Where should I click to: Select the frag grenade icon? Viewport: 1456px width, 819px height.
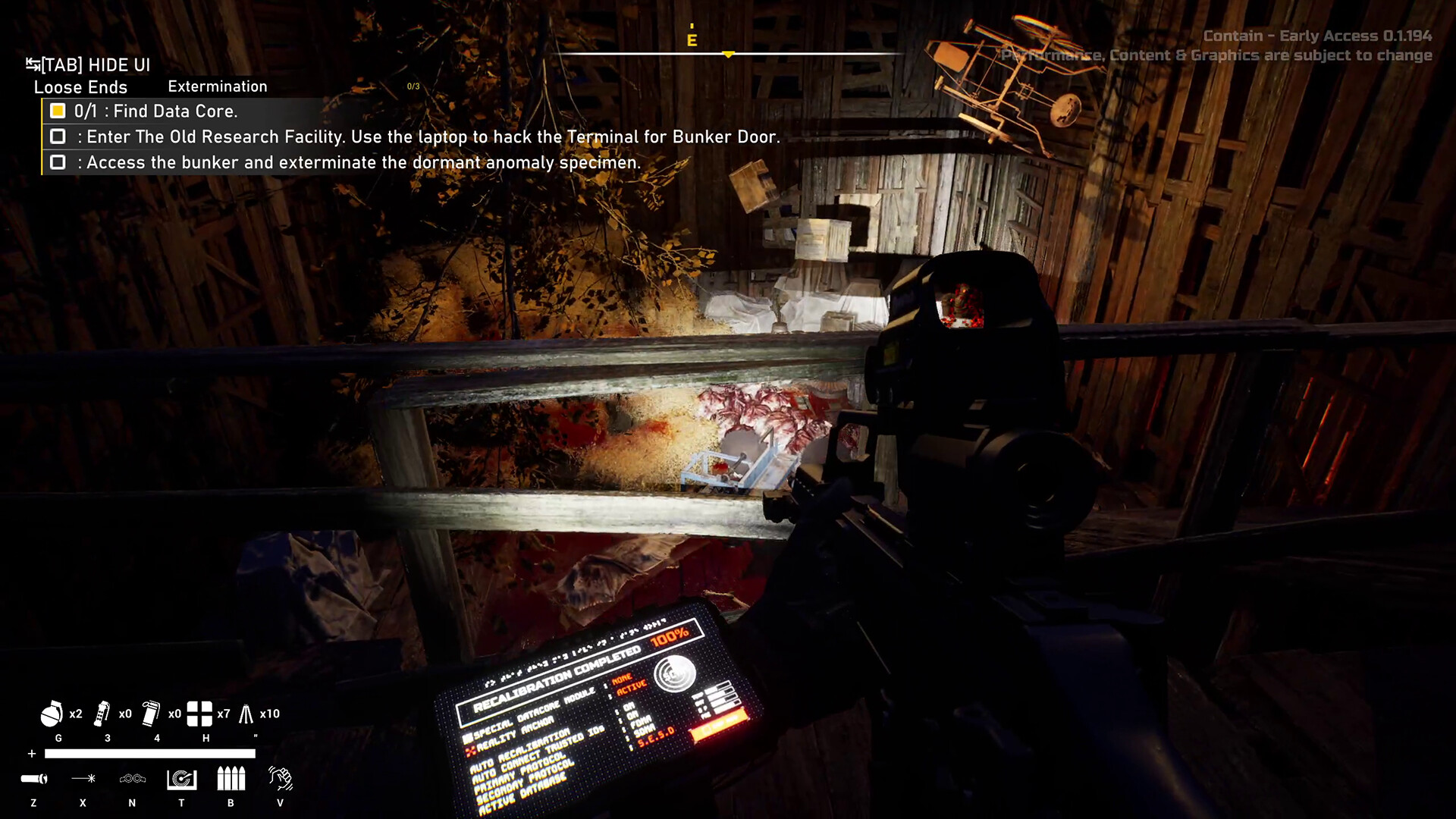coord(52,714)
